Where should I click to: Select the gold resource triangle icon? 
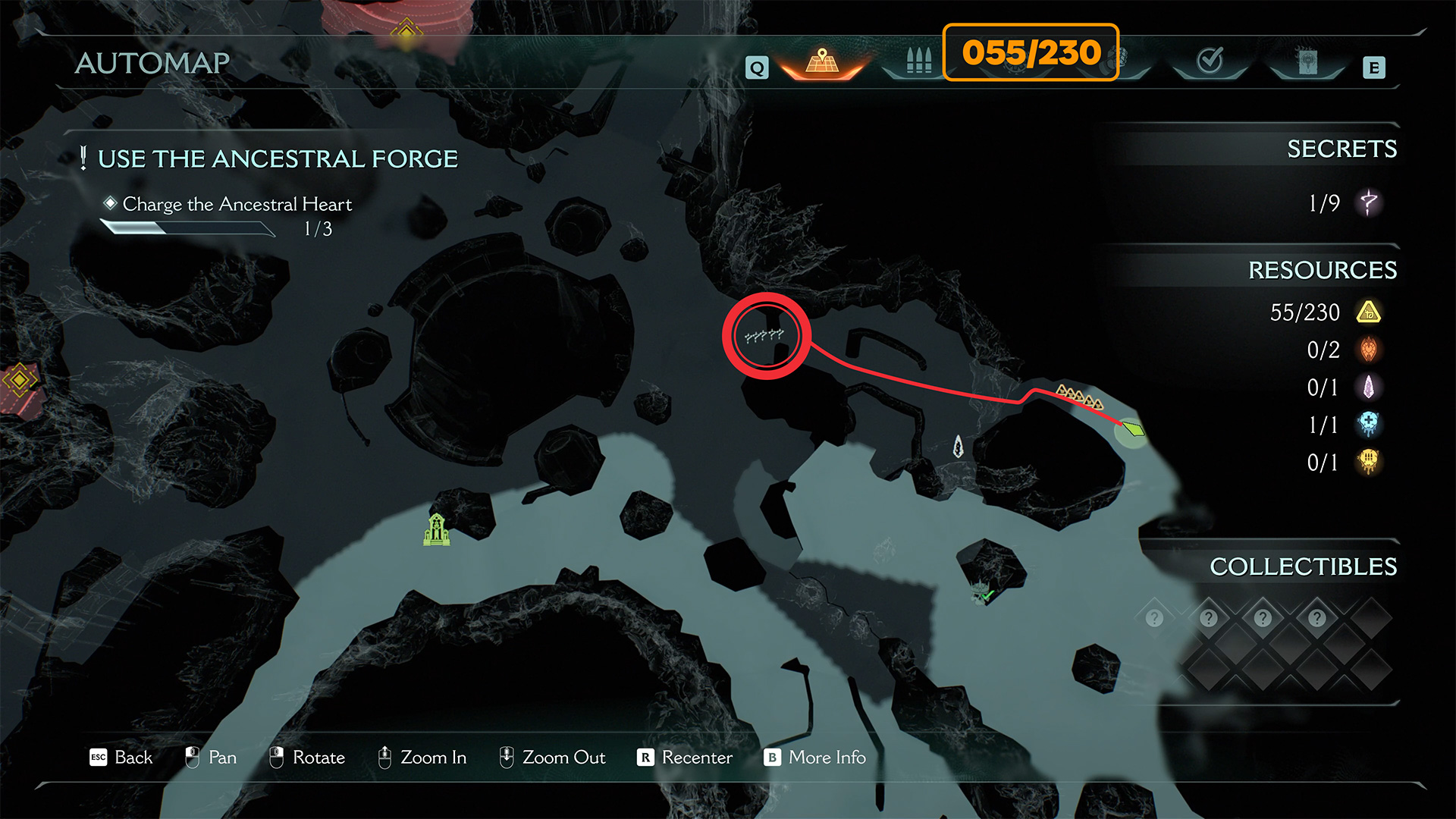pyautogui.click(x=1369, y=312)
